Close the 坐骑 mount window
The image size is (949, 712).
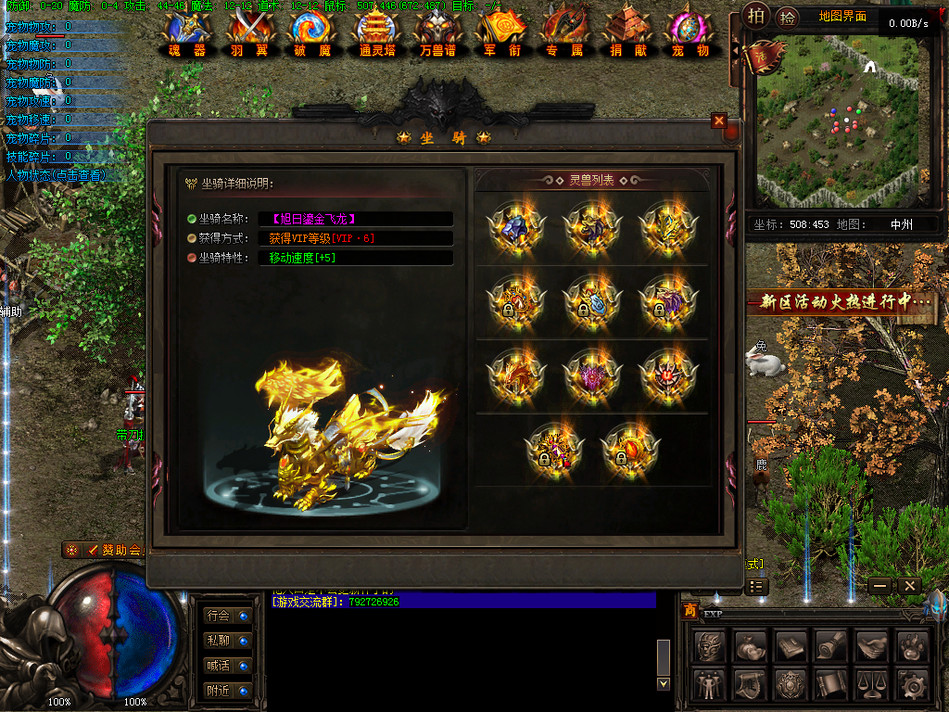point(718,121)
